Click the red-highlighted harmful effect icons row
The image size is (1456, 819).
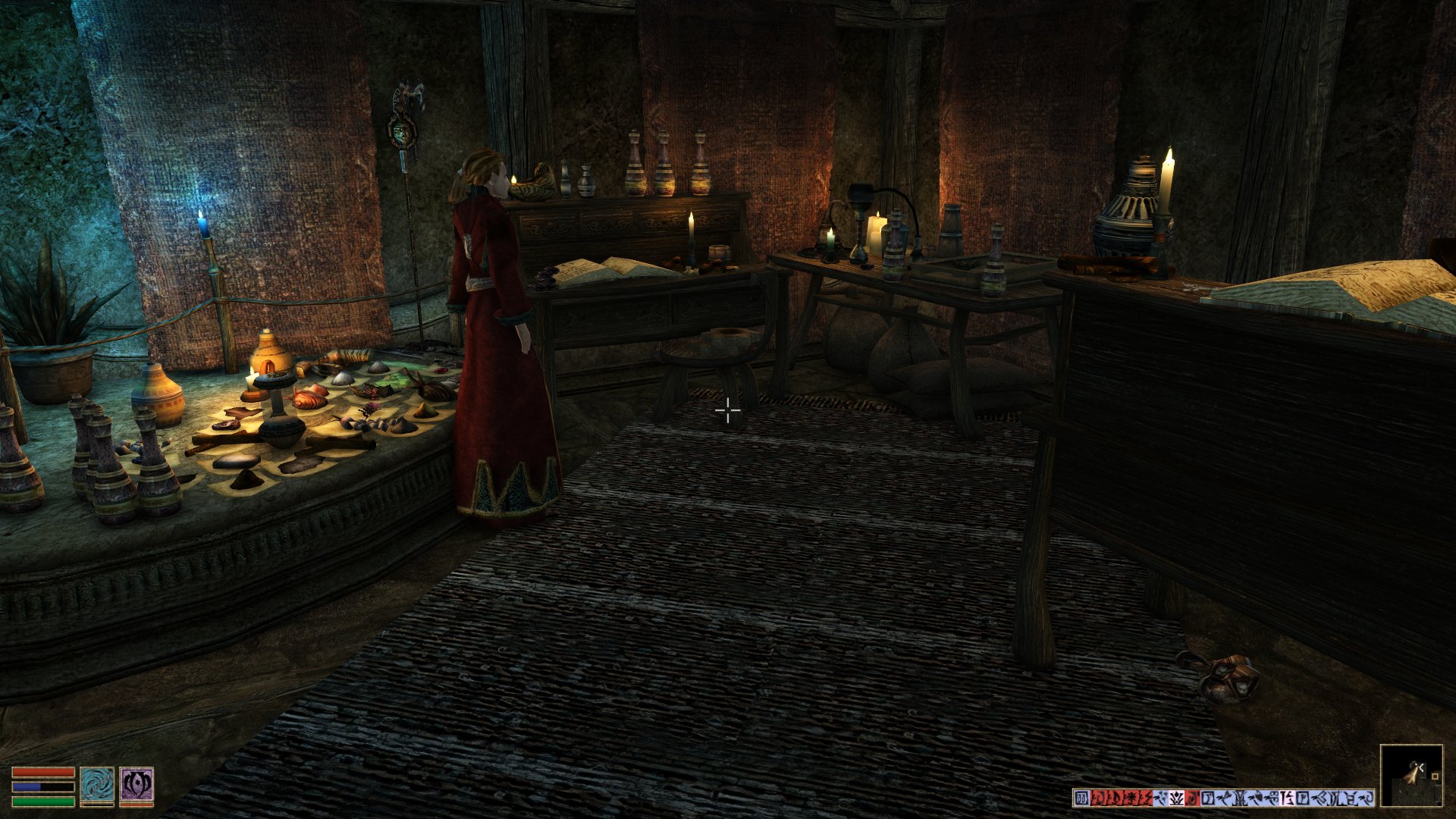point(1122,796)
